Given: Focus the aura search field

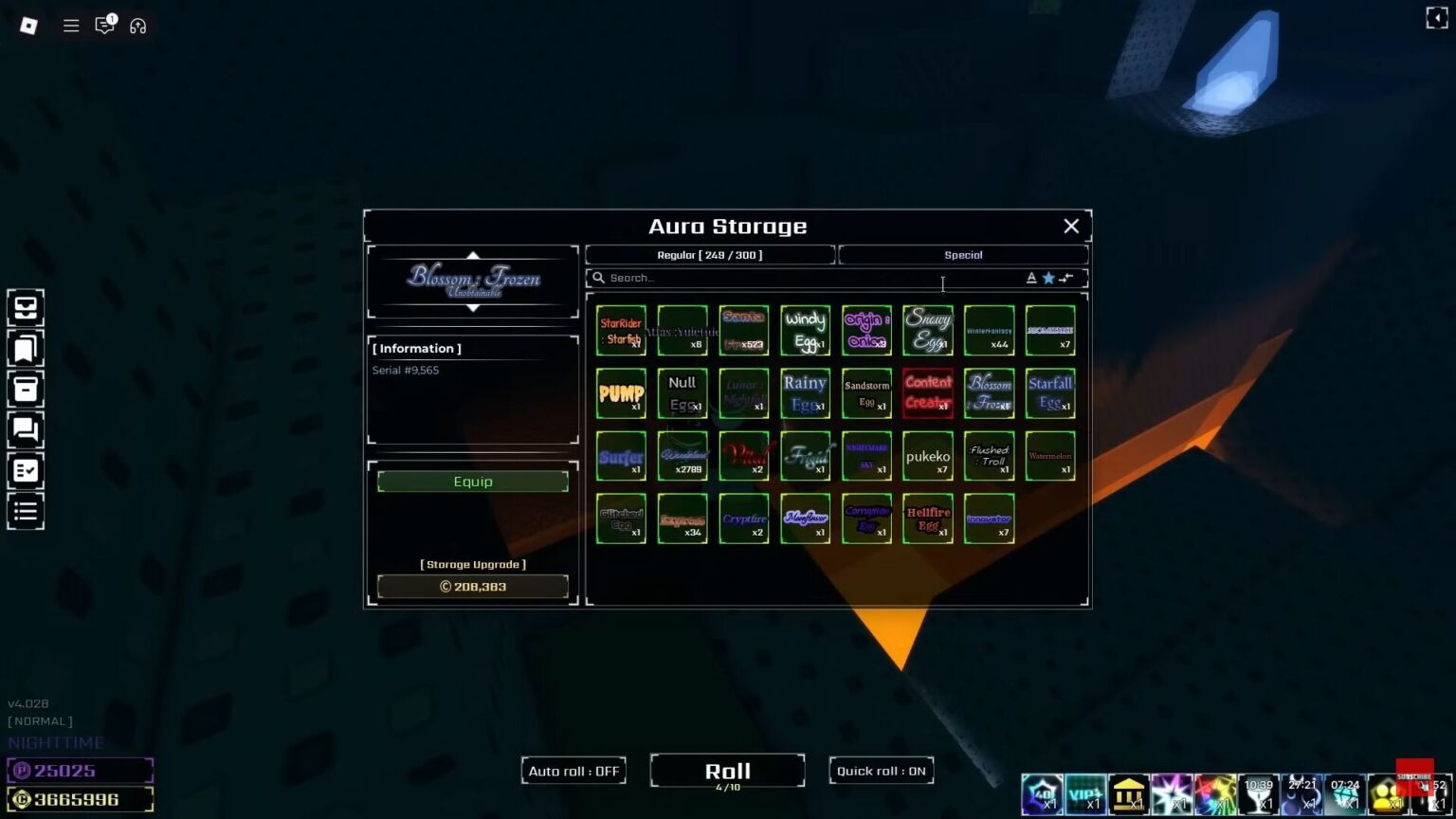Looking at the screenshot, I should [806, 278].
